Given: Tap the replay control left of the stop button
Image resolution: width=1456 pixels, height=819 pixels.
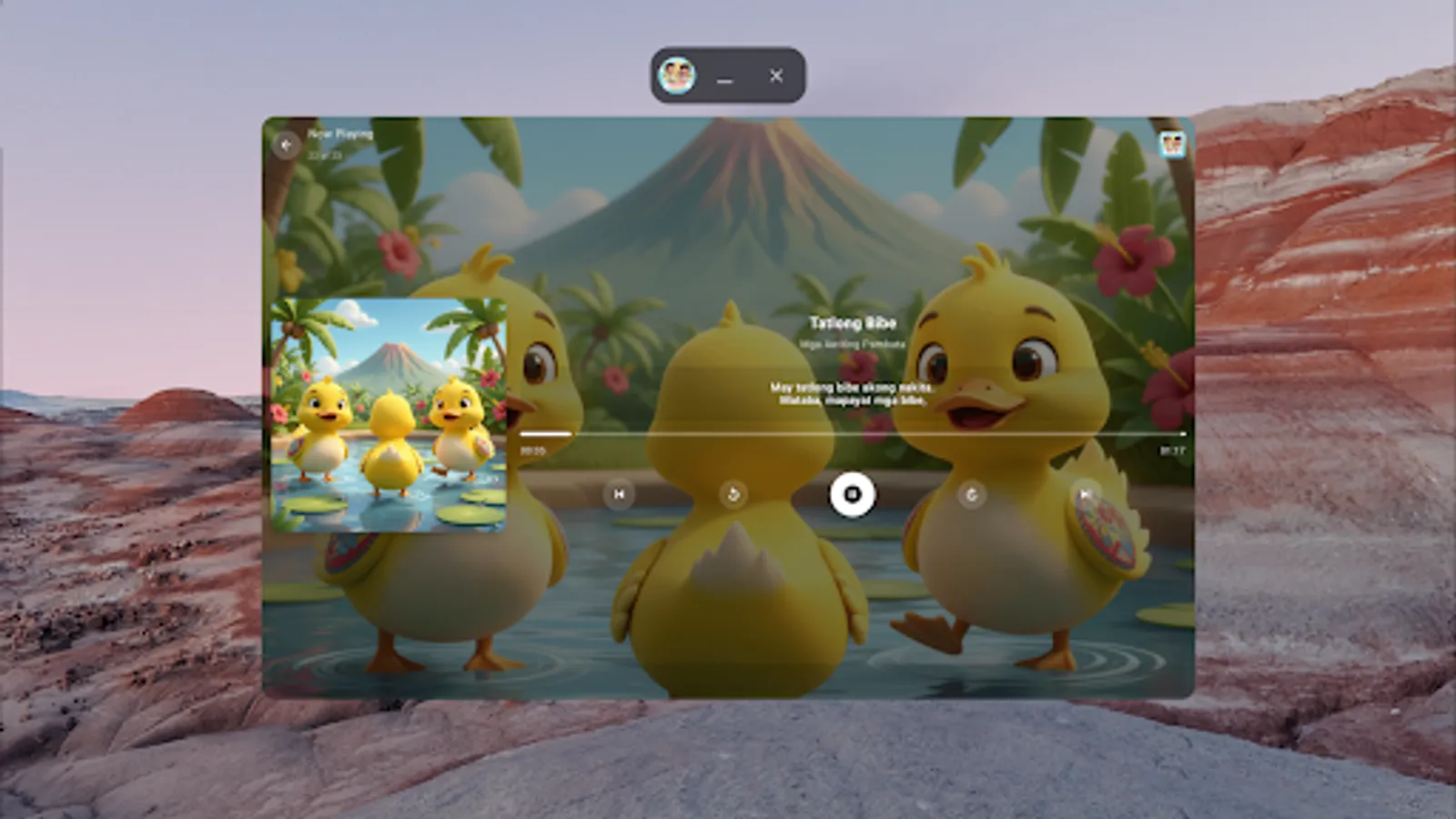Looking at the screenshot, I should pyautogui.click(x=733, y=495).
